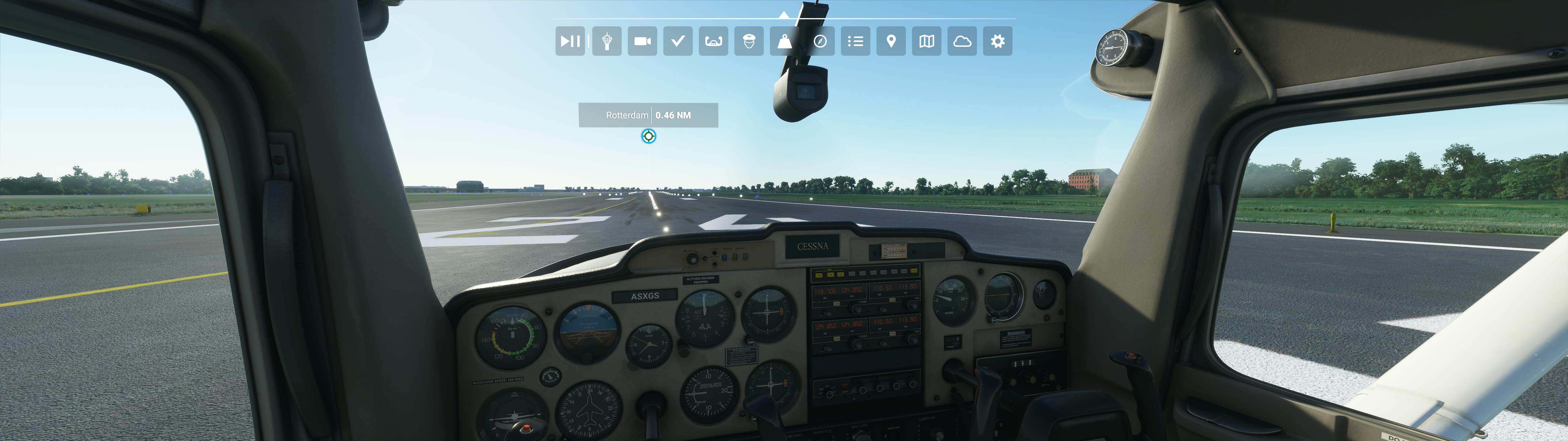The width and height of the screenshot is (1568, 441).
Task: Open the camera options
Action: tap(642, 41)
